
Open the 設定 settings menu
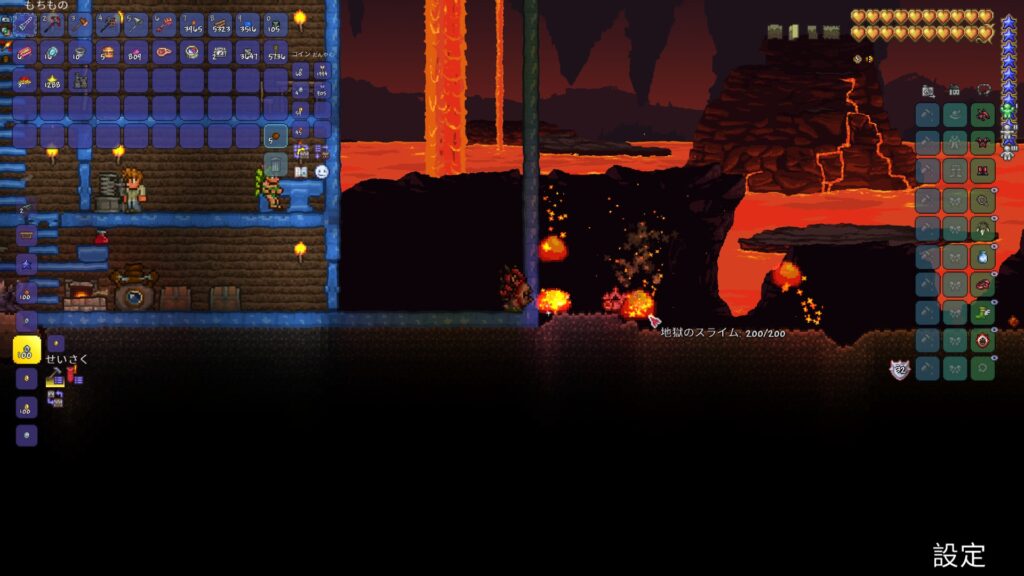click(x=959, y=555)
